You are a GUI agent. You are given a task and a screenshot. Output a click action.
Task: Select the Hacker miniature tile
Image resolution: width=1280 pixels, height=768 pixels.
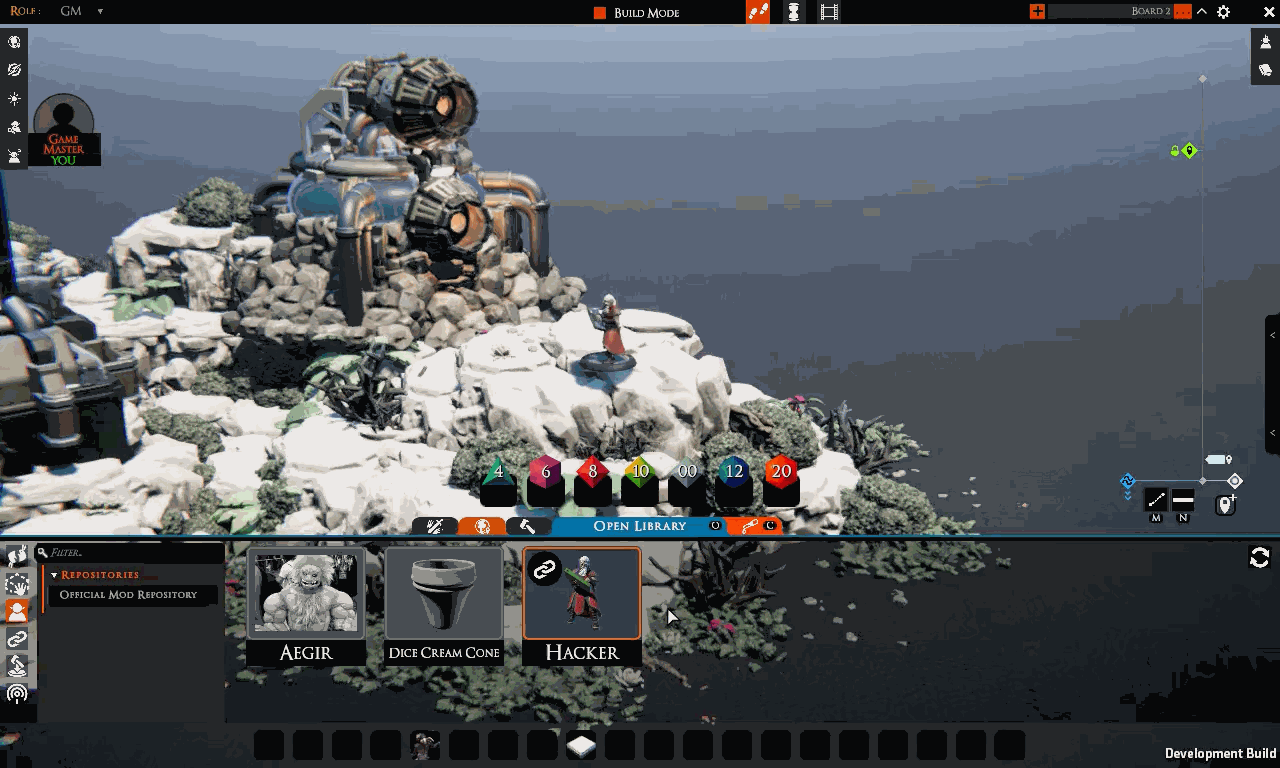pos(582,605)
